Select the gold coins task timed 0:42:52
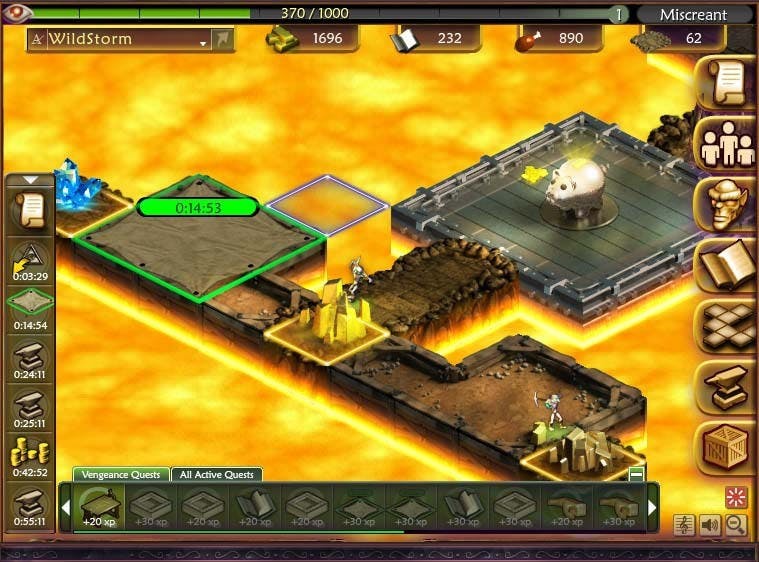 pos(30,455)
